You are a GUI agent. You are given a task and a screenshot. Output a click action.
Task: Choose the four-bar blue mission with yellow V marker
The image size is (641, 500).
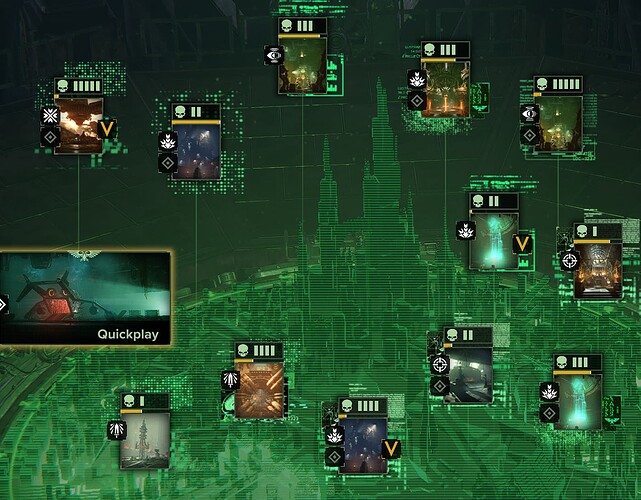pyautogui.click(x=362, y=444)
